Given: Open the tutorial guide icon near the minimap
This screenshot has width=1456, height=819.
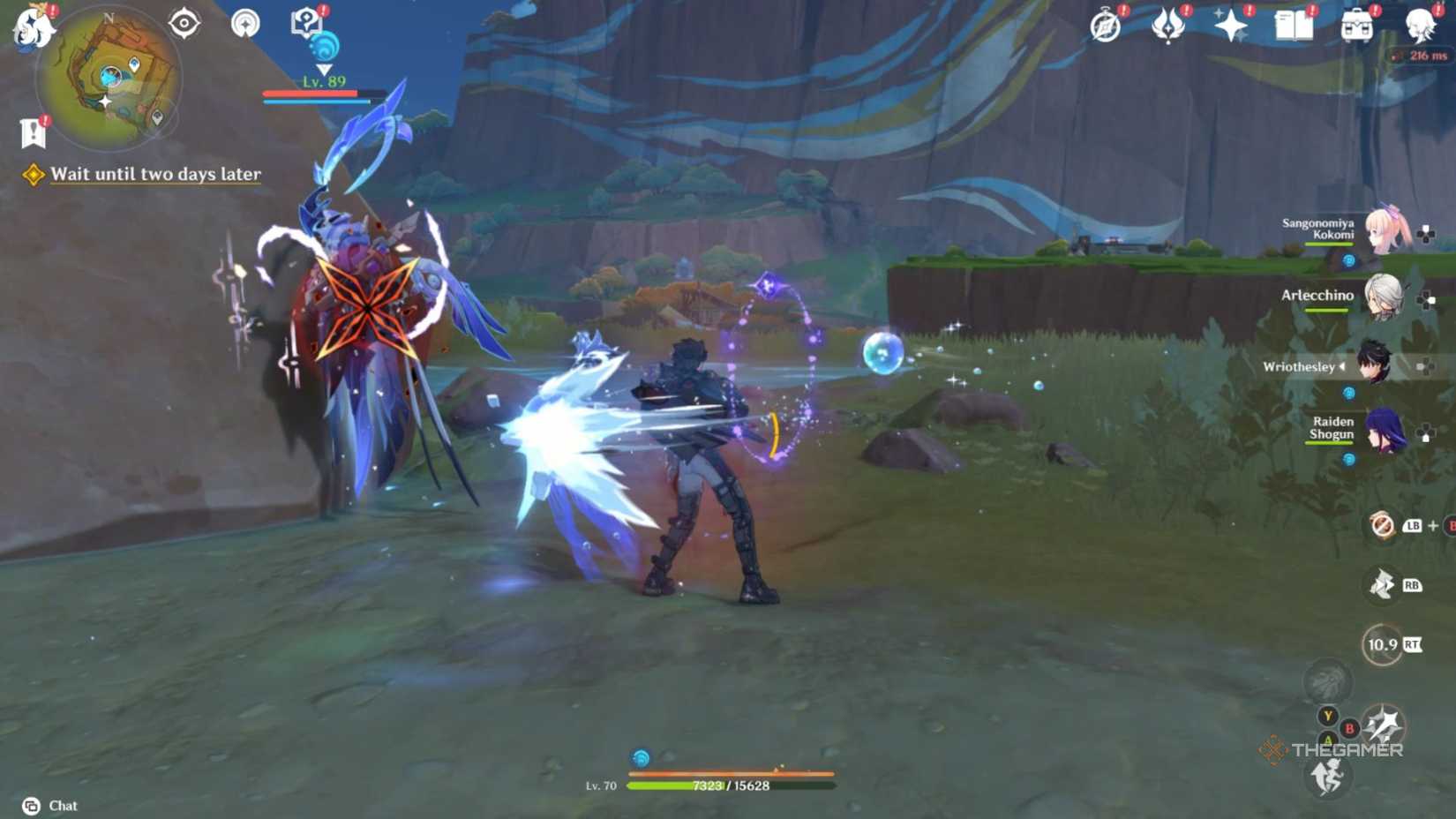Looking at the screenshot, I should click(304, 22).
